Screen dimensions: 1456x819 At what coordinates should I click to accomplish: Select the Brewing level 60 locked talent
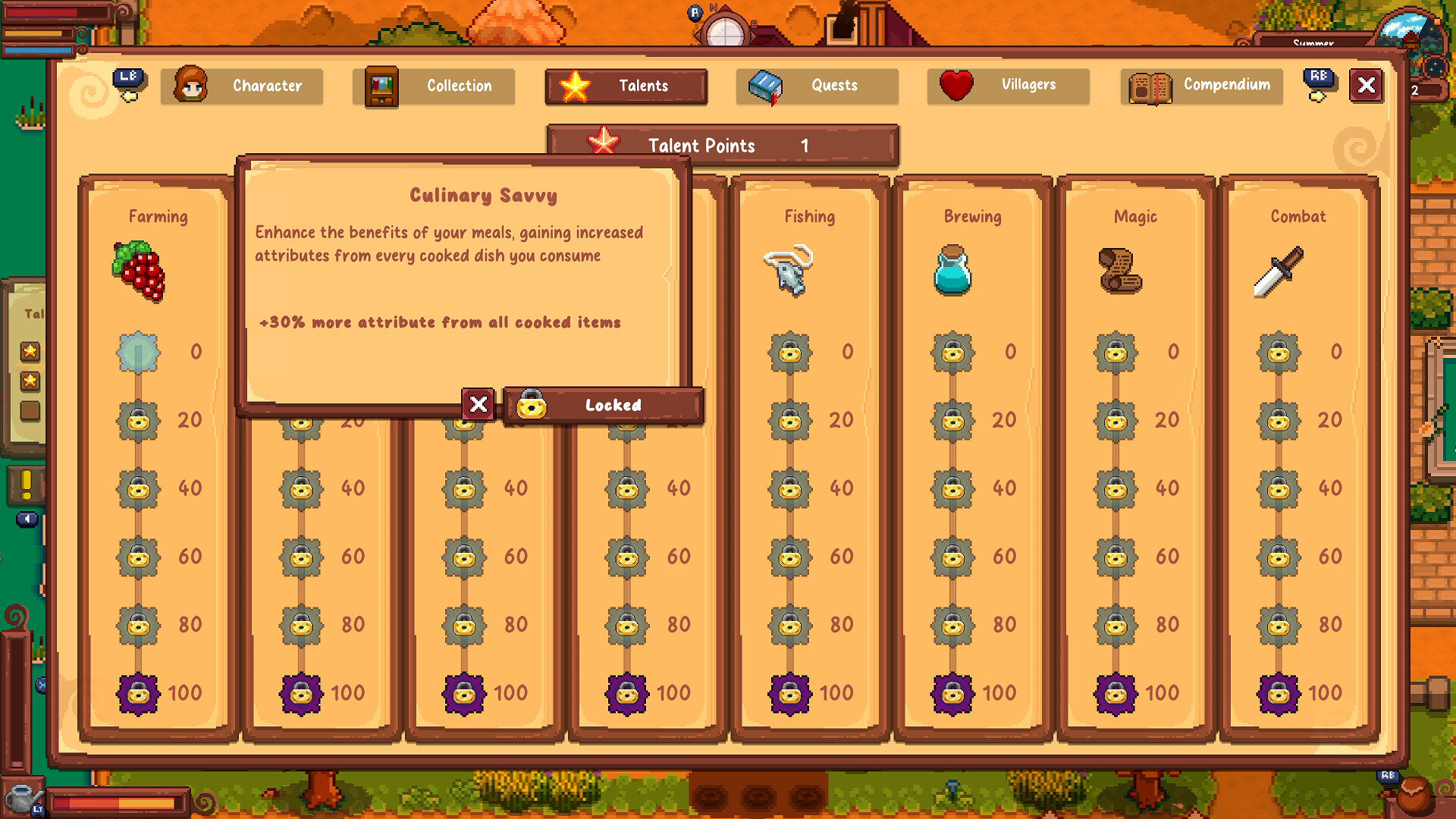pos(952,557)
